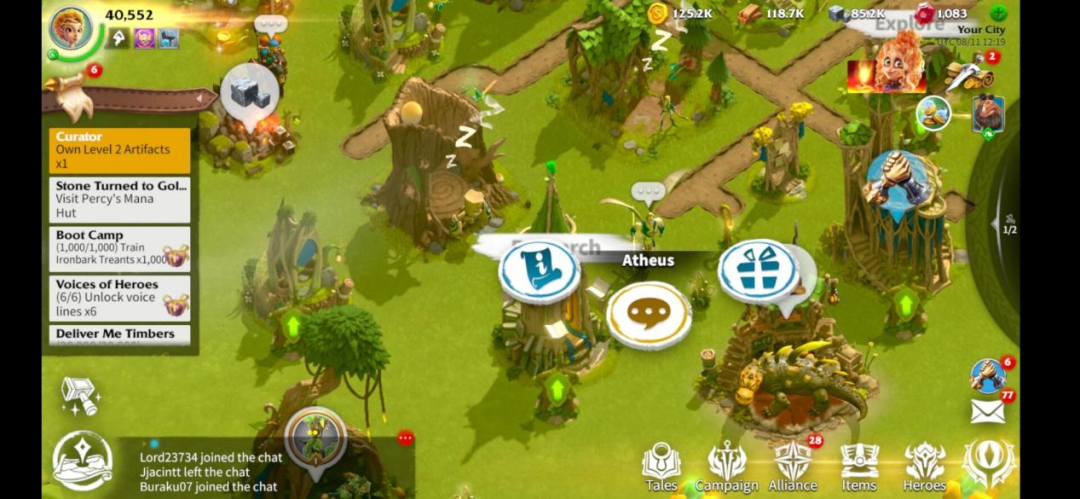Talk to Atheus via speech bubble

[x=648, y=315]
